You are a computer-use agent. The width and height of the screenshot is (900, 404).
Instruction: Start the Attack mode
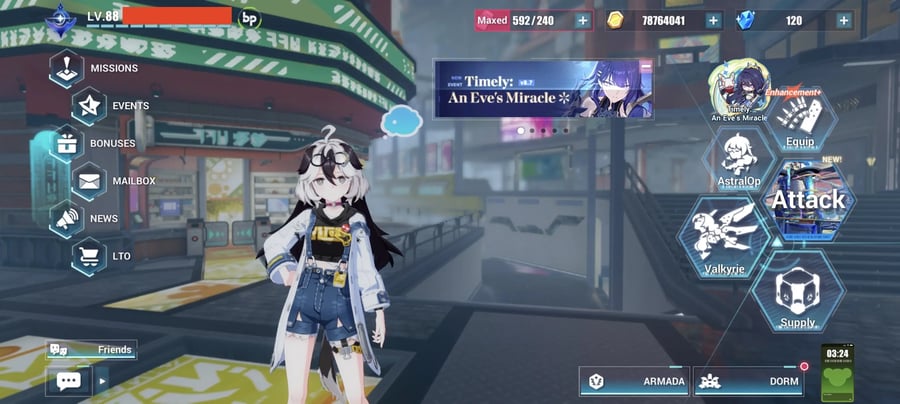tap(808, 200)
